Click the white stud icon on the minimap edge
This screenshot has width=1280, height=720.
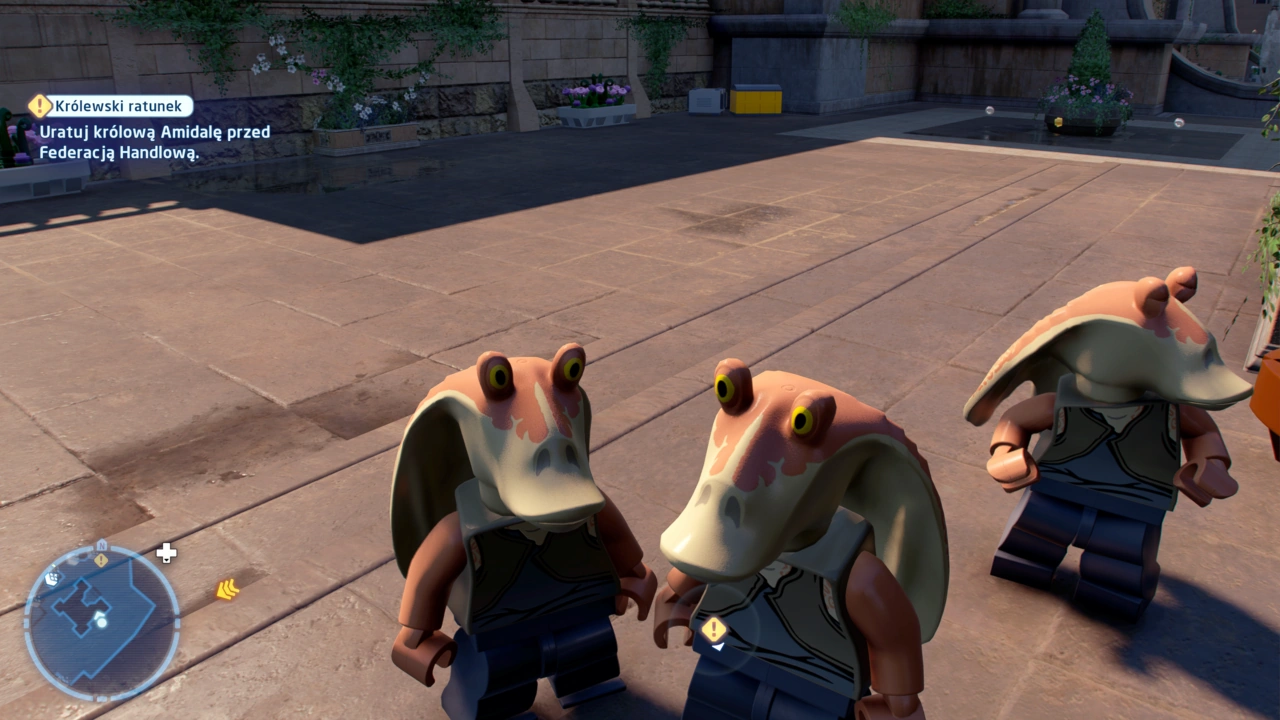pyautogui.click(x=53, y=579)
